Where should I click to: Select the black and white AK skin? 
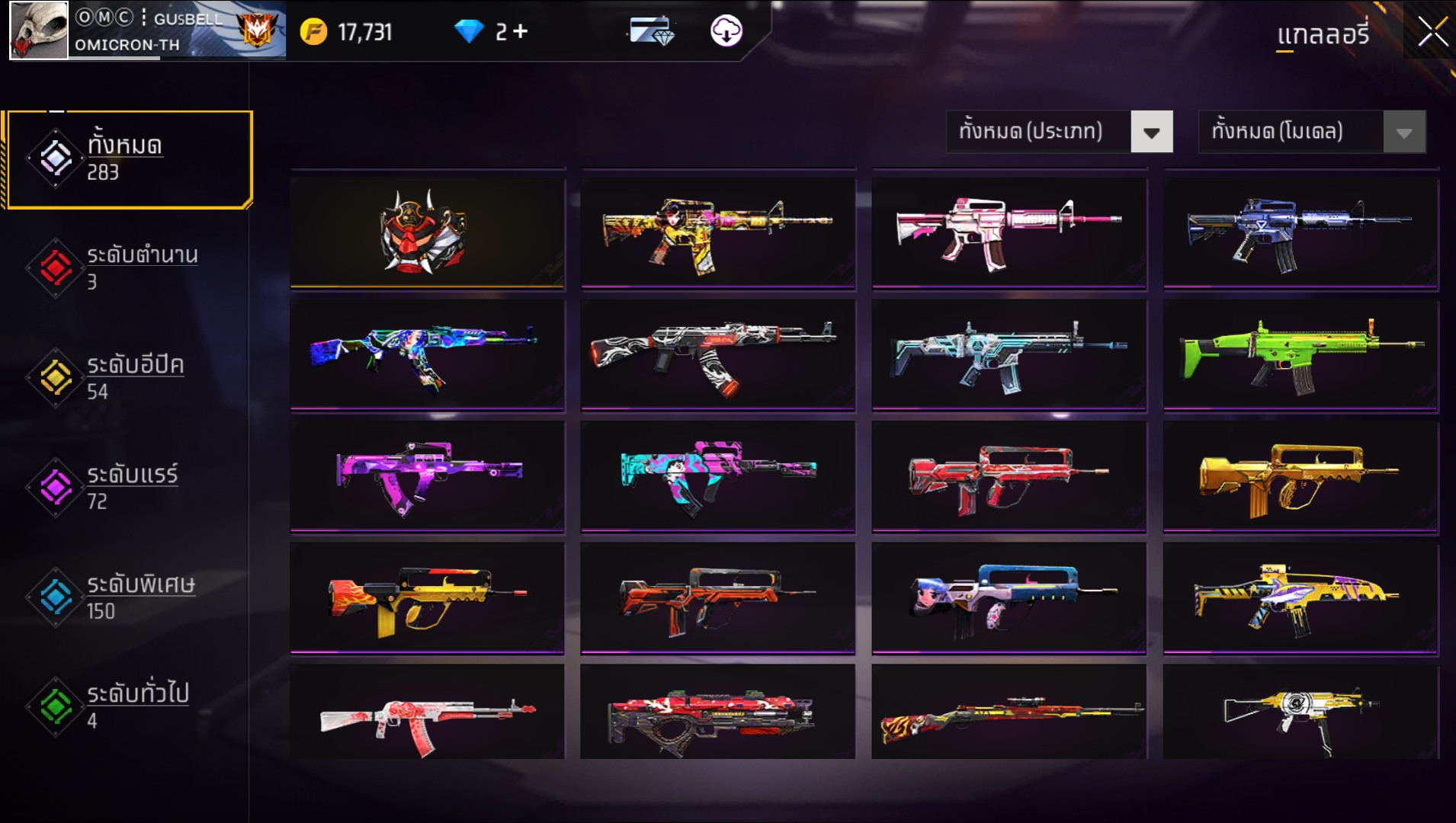pos(717,354)
